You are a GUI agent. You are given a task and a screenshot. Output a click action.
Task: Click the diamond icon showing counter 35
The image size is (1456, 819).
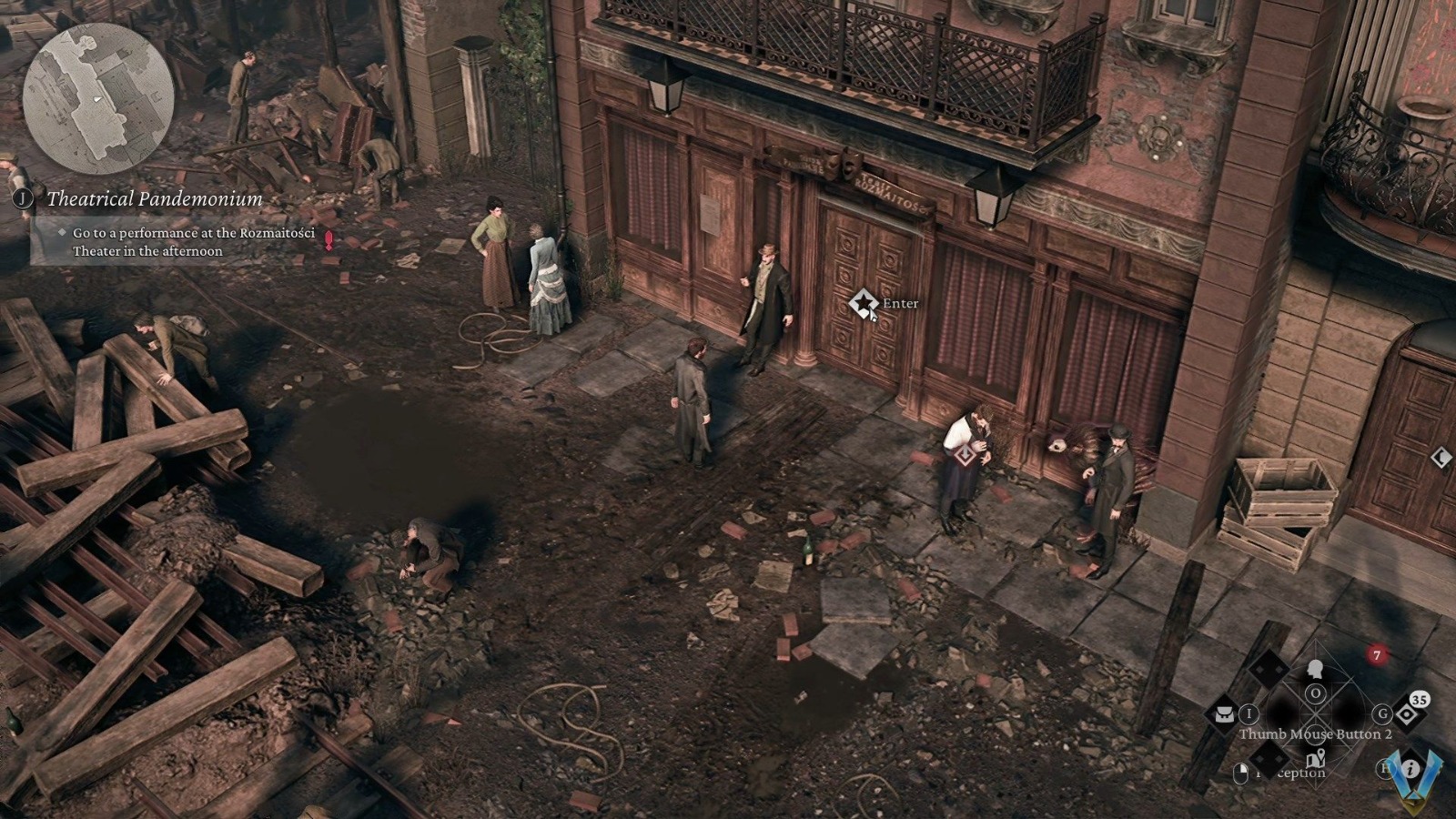click(1405, 713)
